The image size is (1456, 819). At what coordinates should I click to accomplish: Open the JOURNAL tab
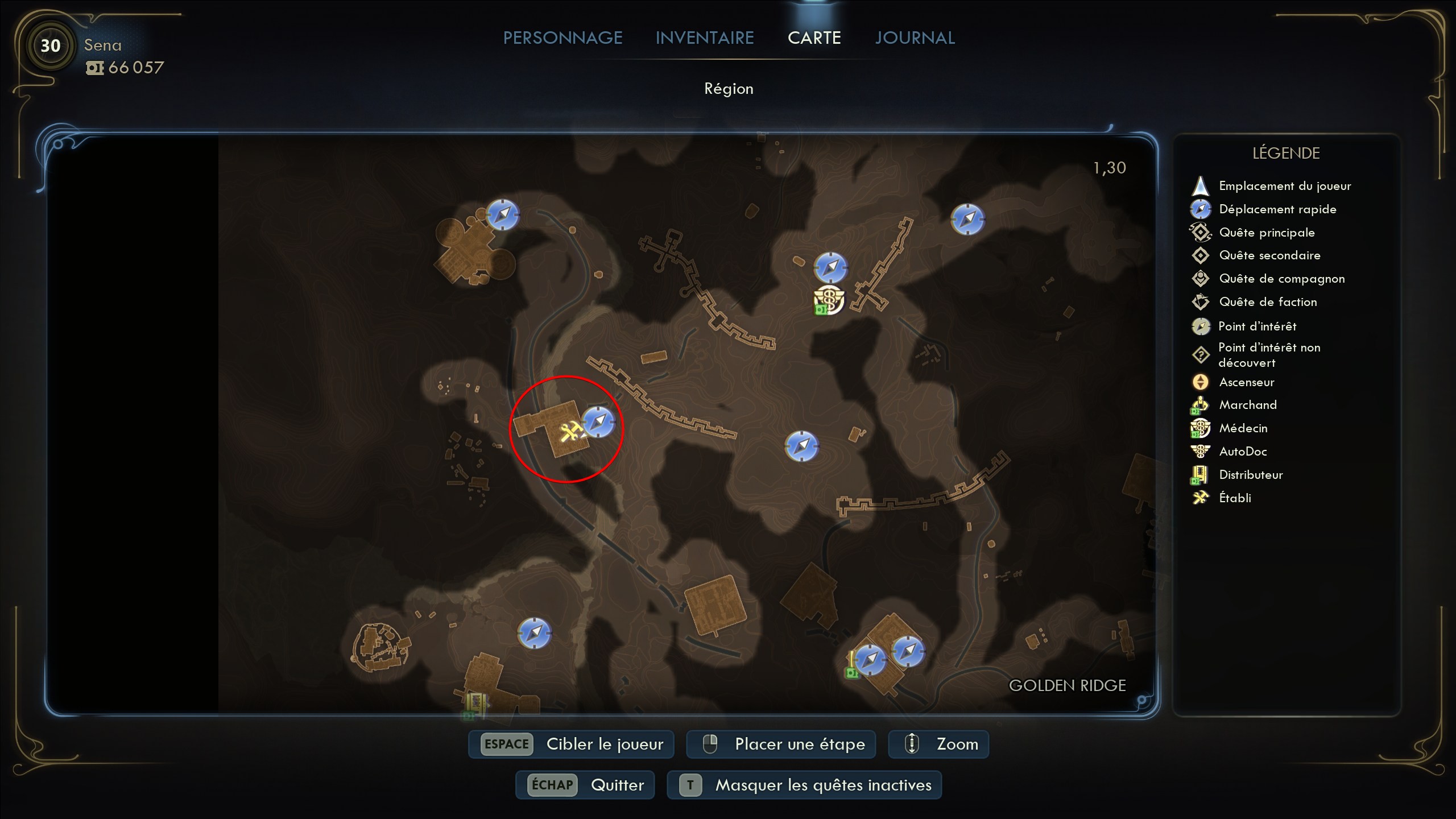point(914,38)
